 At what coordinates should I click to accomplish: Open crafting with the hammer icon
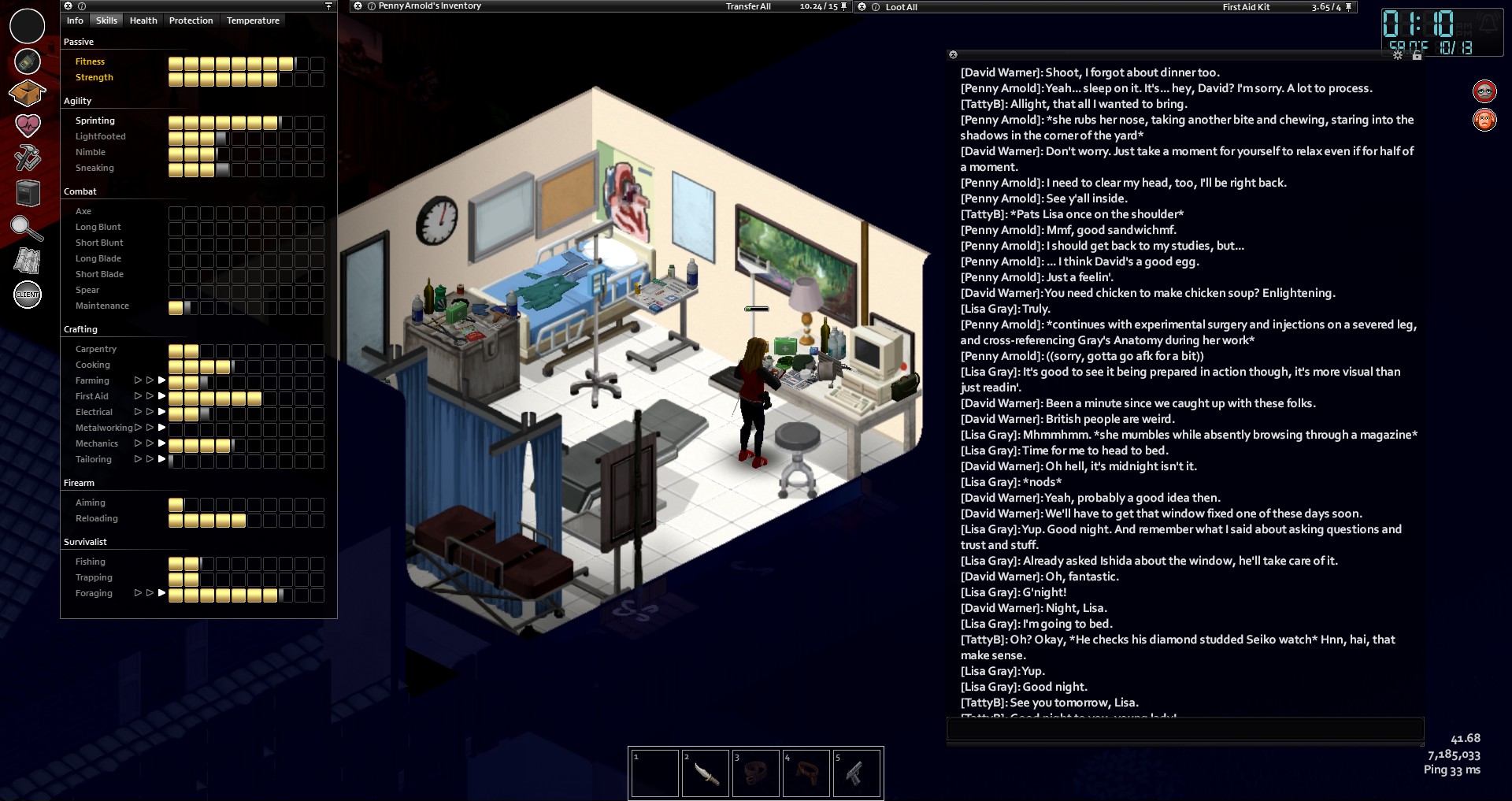28,158
